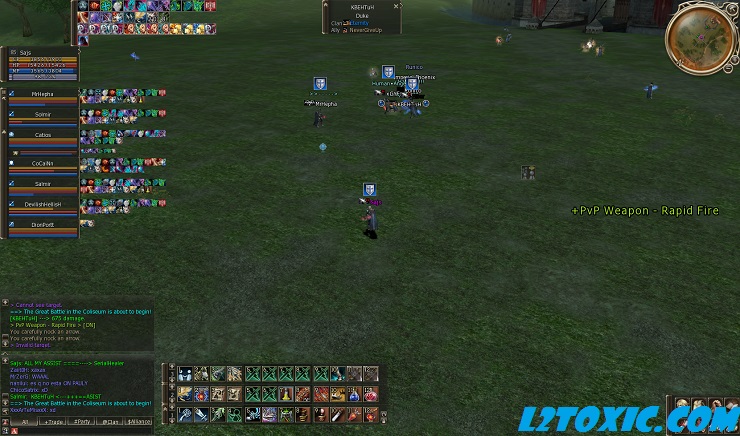
Task: Select party member Solmir
Action: click(42, 114)
